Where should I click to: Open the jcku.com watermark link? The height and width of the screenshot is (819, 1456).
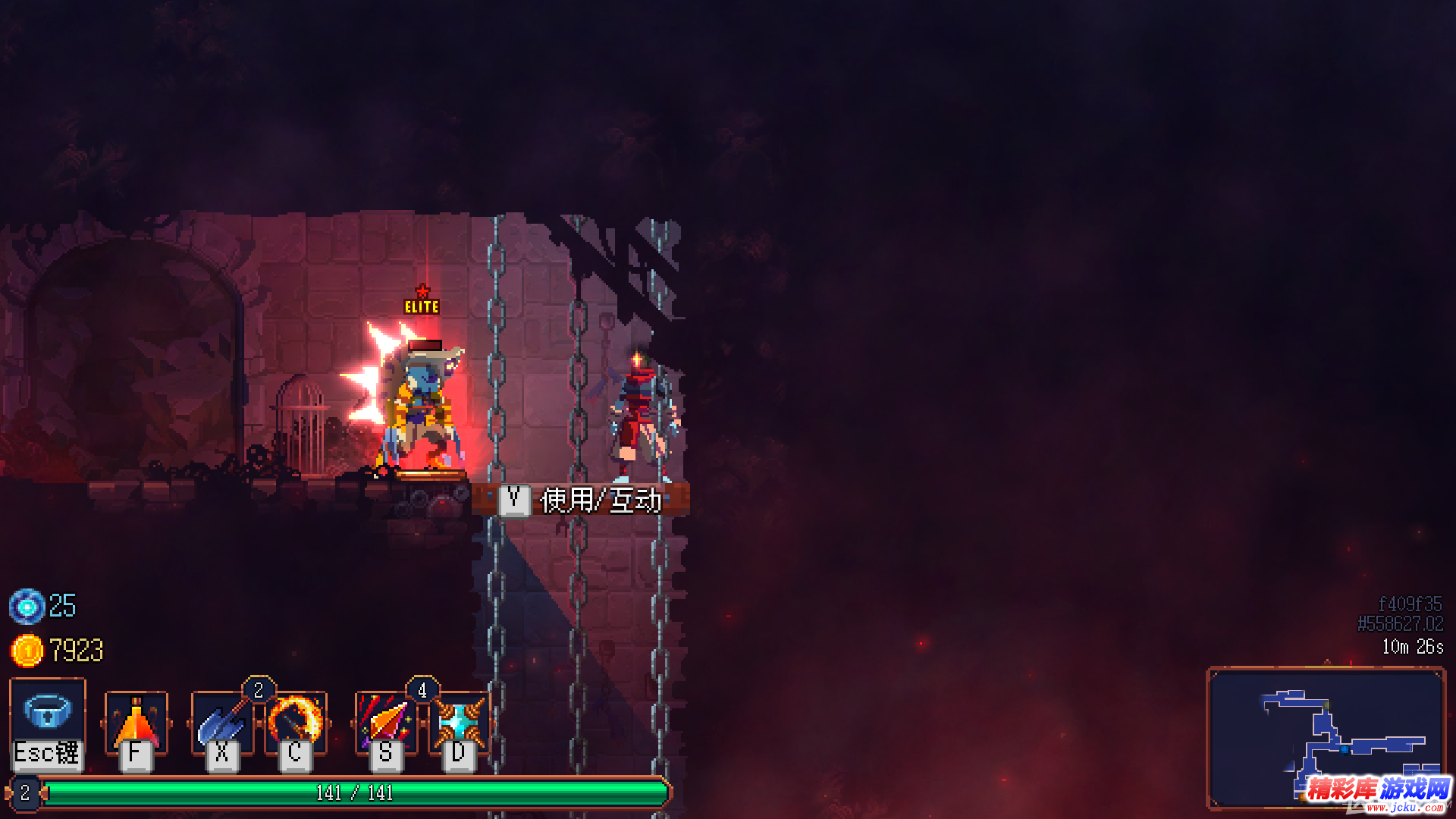pyautogui.click(x=1379, y=793)
